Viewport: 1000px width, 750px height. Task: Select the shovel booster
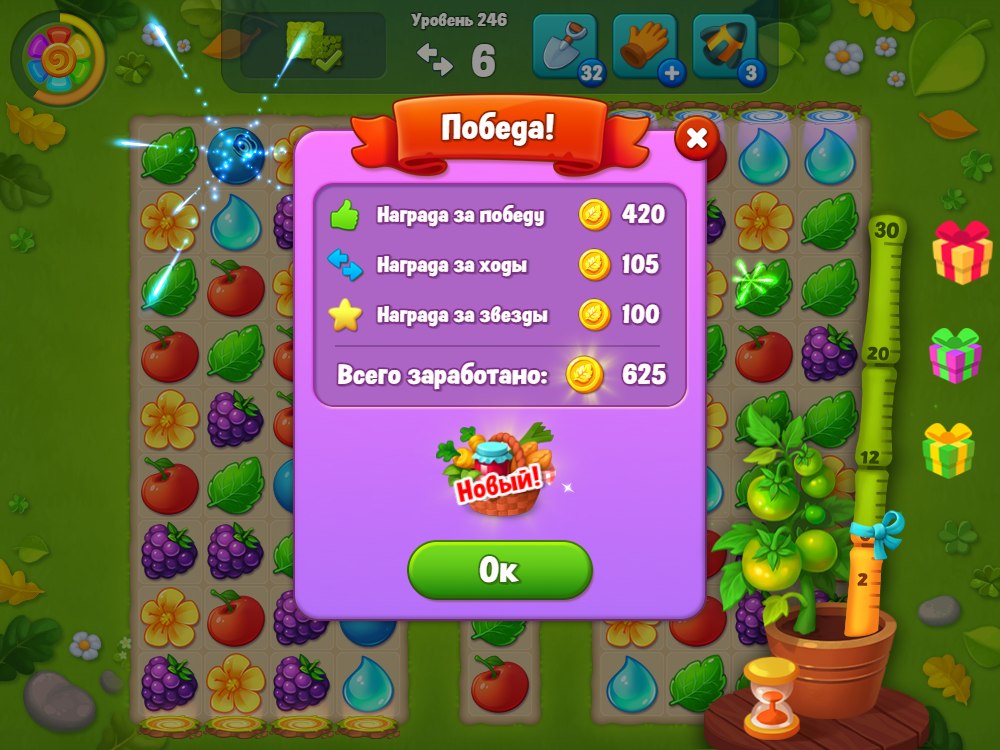click(566, 47)
